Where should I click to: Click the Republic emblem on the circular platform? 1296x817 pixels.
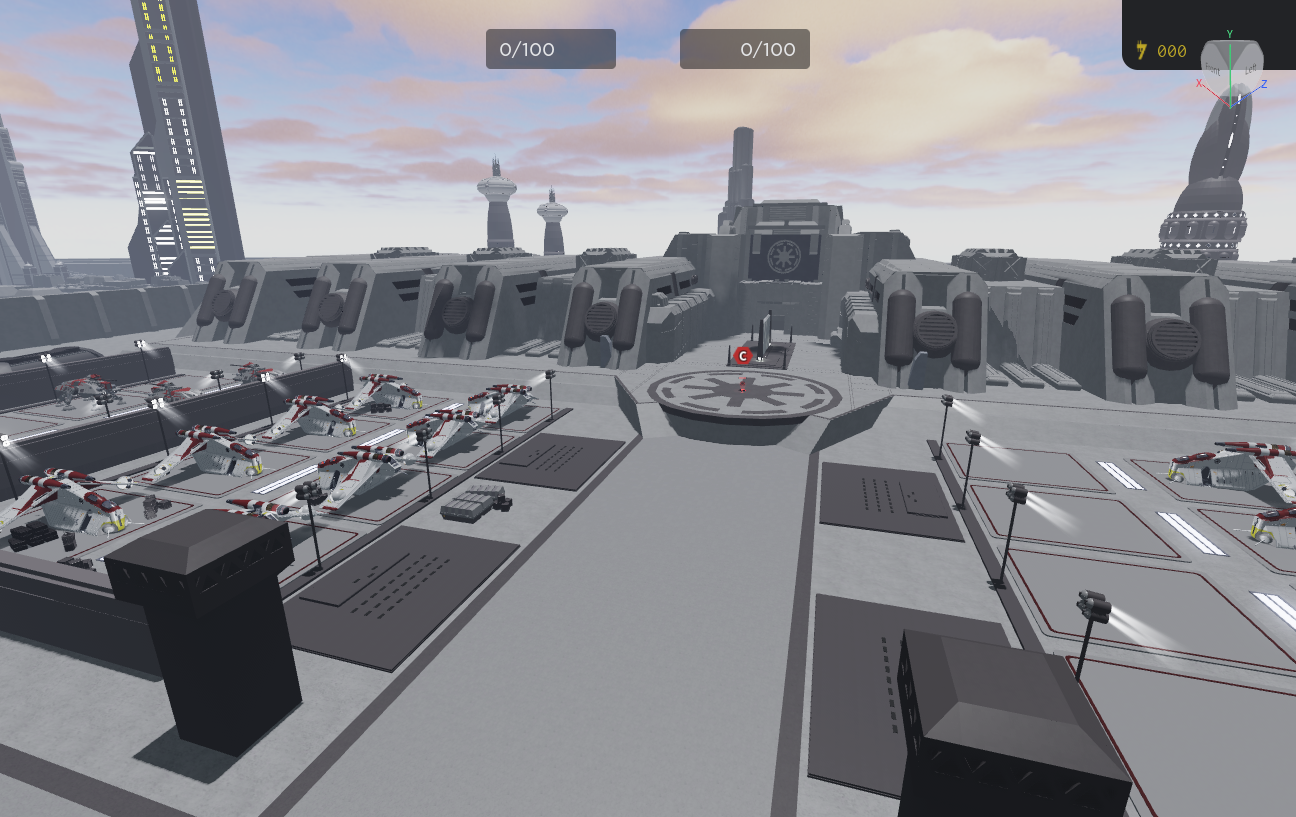[x=745, y=395]
